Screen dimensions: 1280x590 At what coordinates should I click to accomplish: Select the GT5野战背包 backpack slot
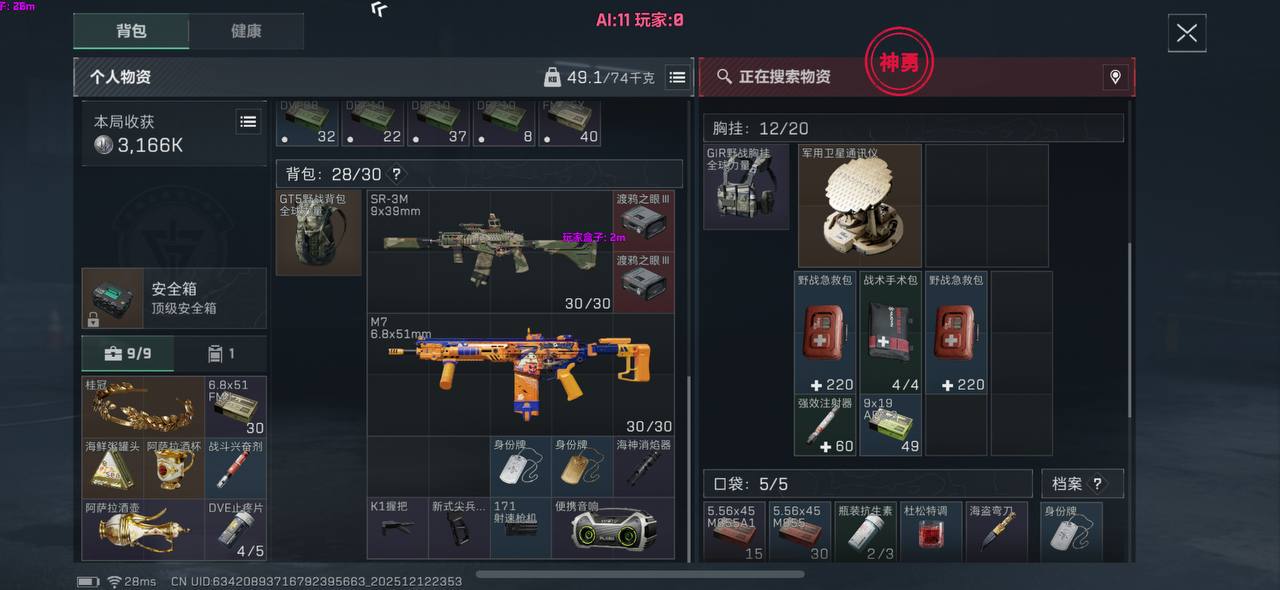point(318,233)
